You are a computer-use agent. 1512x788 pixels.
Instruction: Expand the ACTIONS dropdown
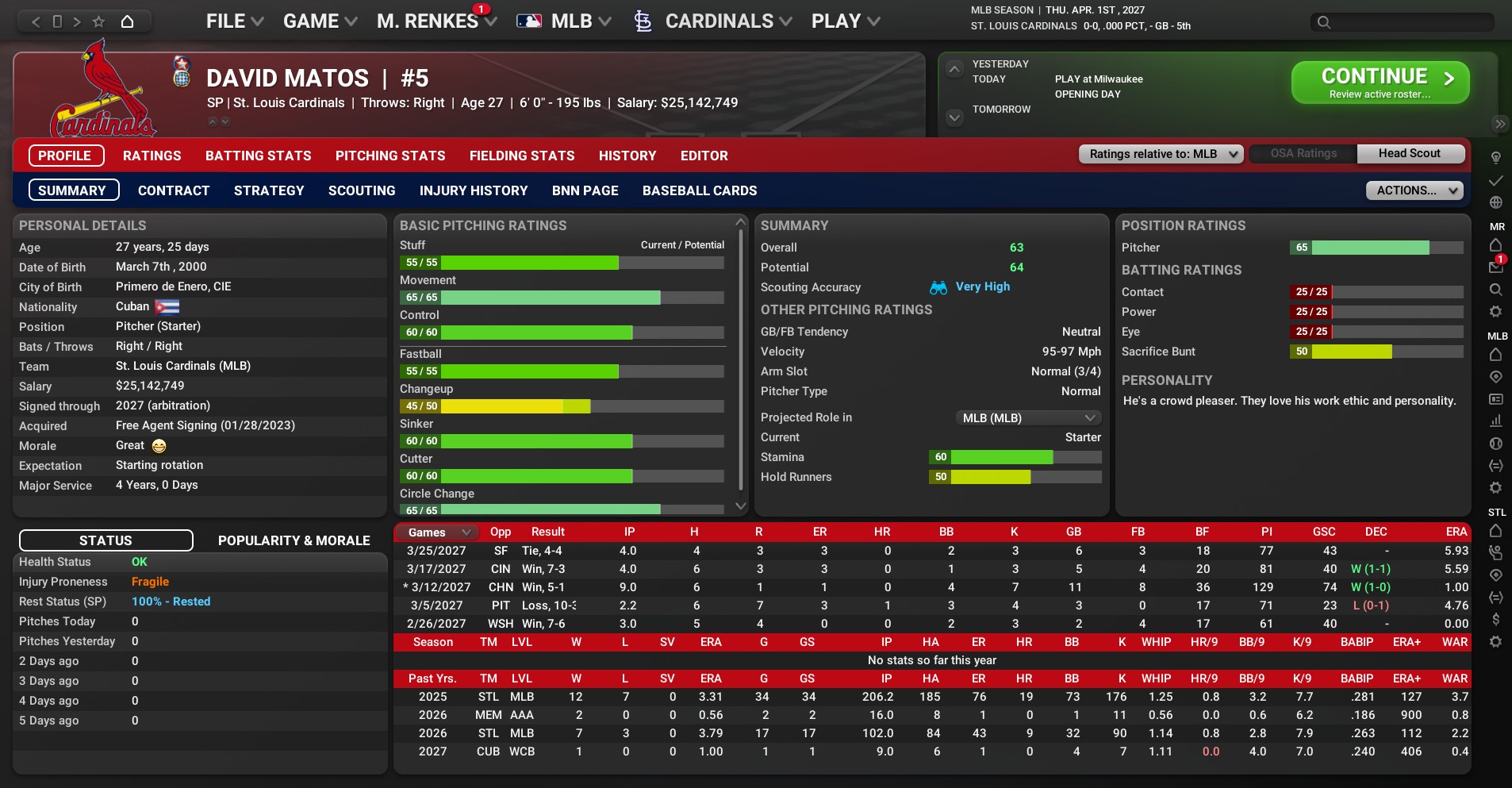[1414, 190]
